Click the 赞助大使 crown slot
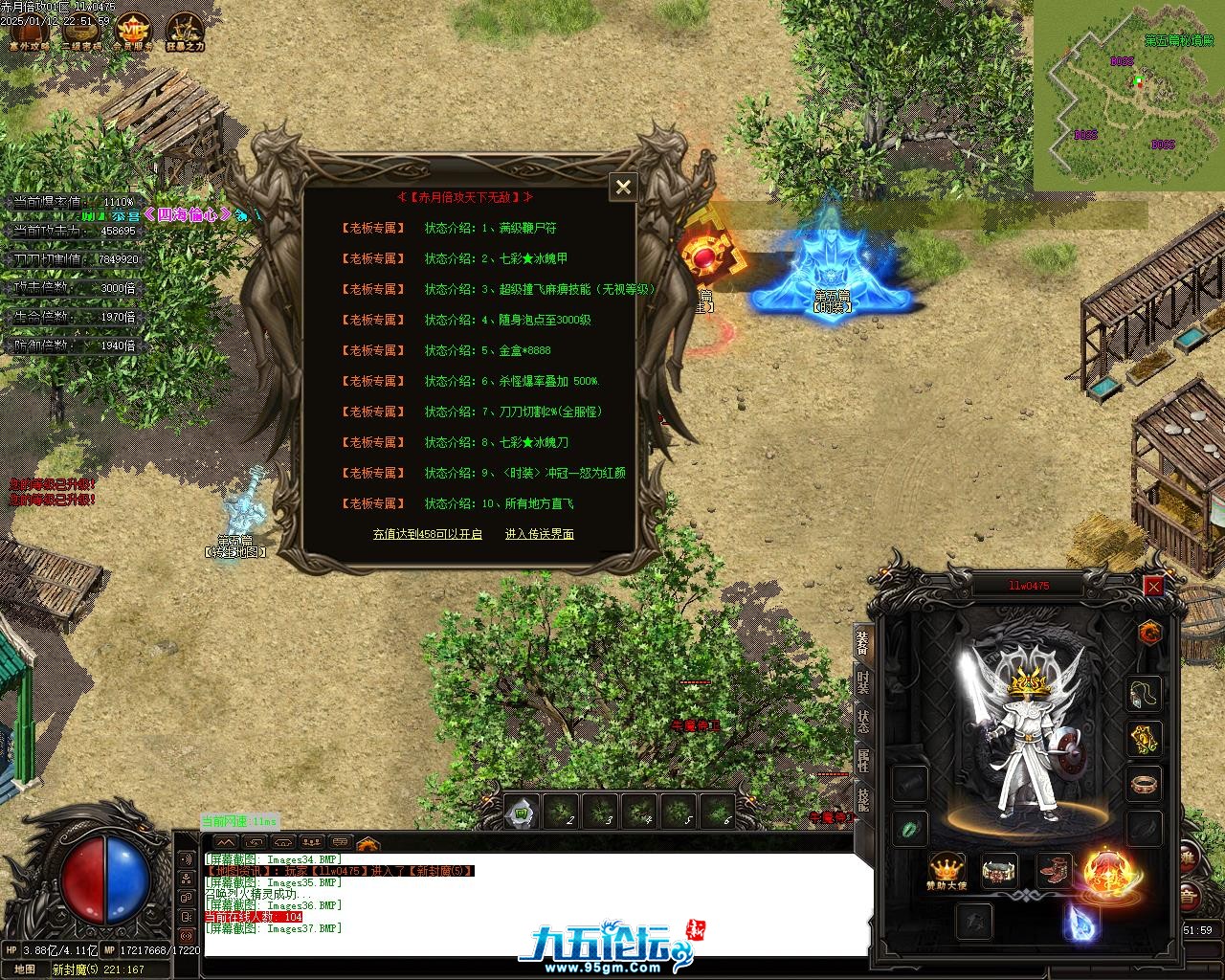This screenshot has height=980, width=1225. pos(947,870)
